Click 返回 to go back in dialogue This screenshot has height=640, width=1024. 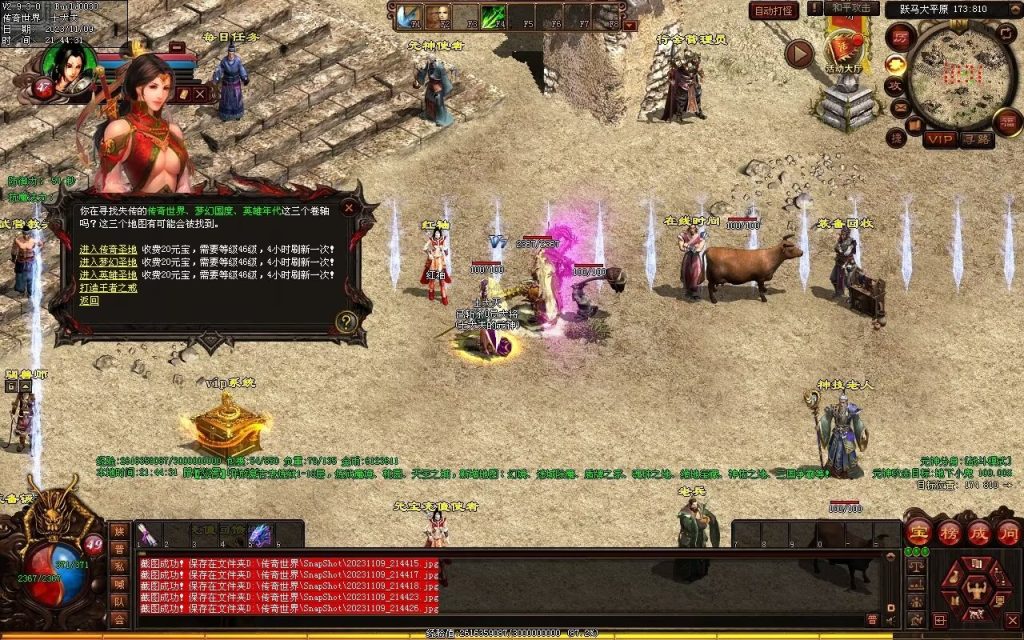click(88, 300)
